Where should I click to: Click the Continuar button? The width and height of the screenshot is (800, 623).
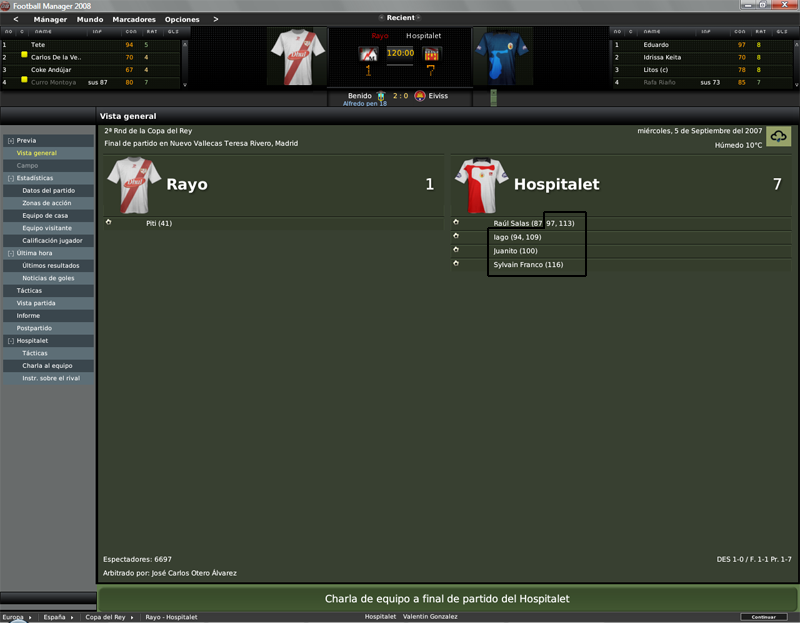click(x=763, y=617)
